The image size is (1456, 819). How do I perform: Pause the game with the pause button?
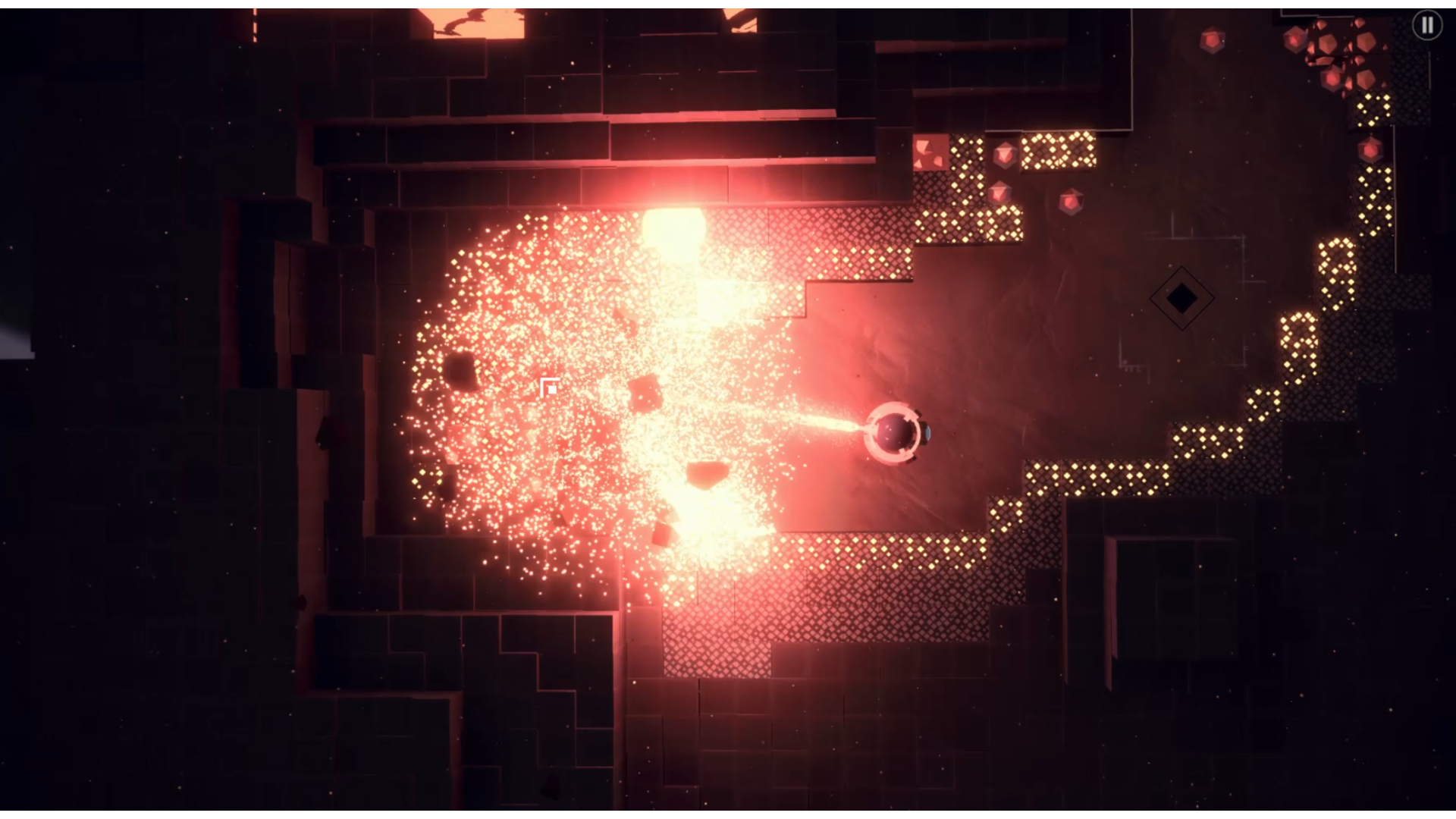click(1426, 26)
